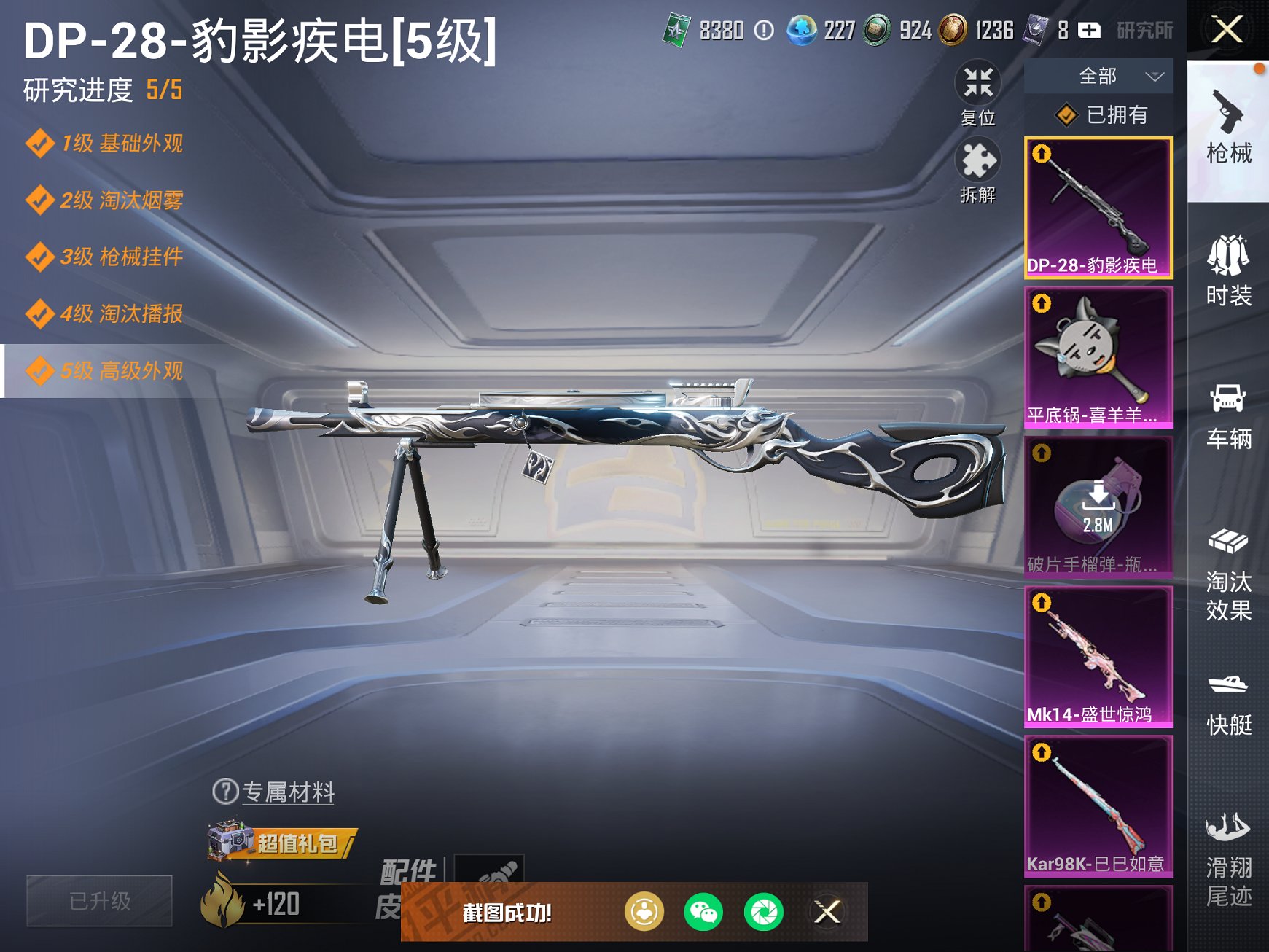Click the 复位 reset view icon

click(980, 87)
